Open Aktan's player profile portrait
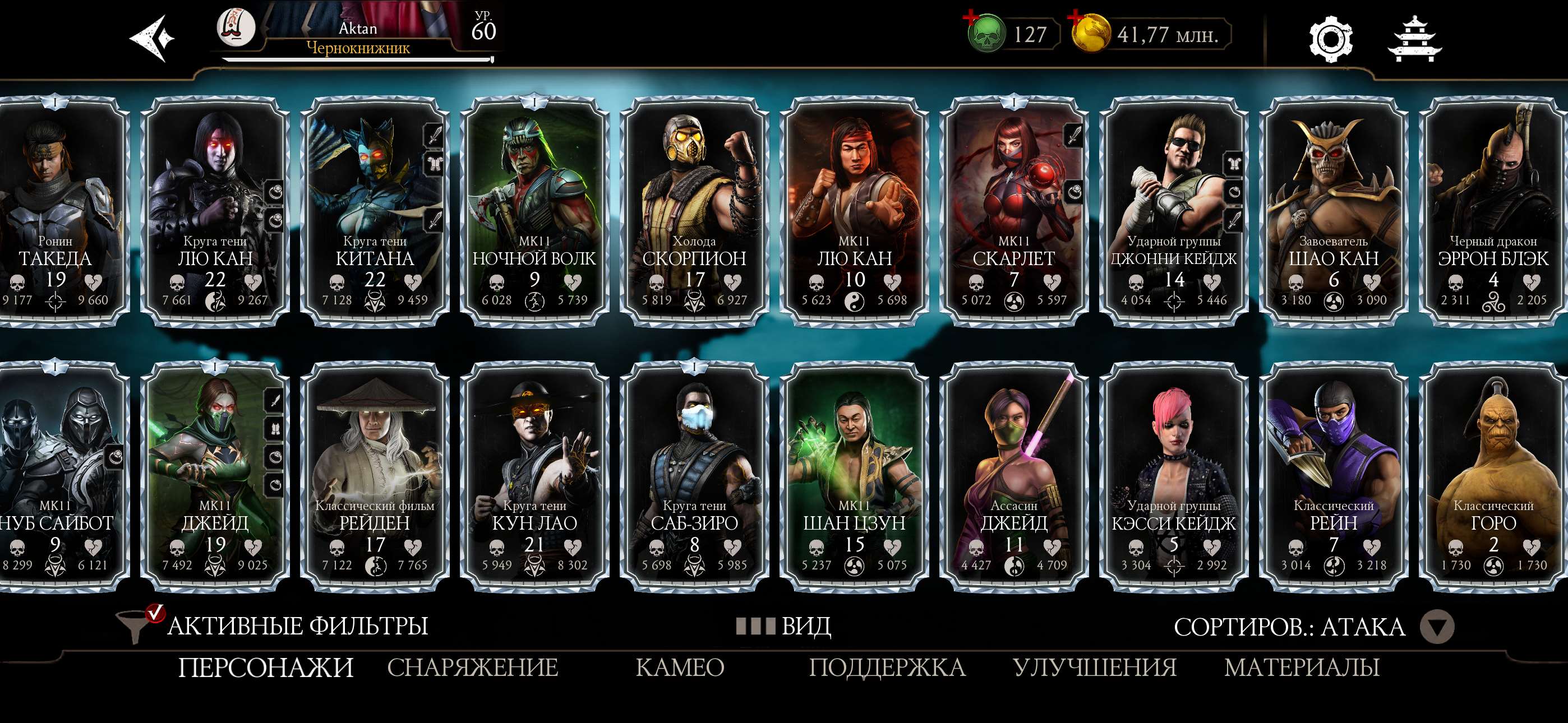Viewport: 1568px width, 723px height. pyautogui.click(x=237, y=27)
